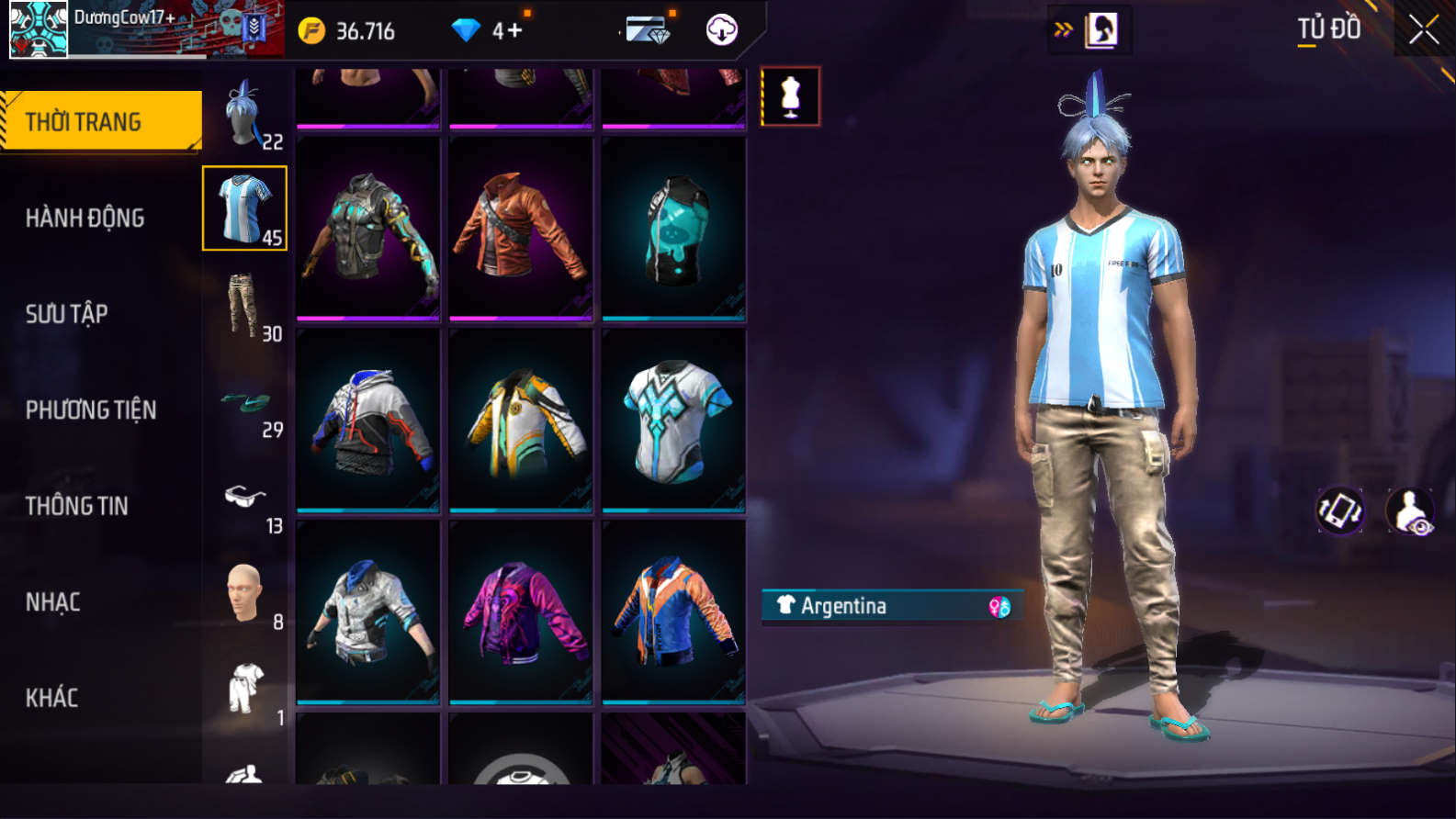Choose the purple and pink bomber jacket
The width and height of the screenshot is (1456, 819).
pos(521,611)
